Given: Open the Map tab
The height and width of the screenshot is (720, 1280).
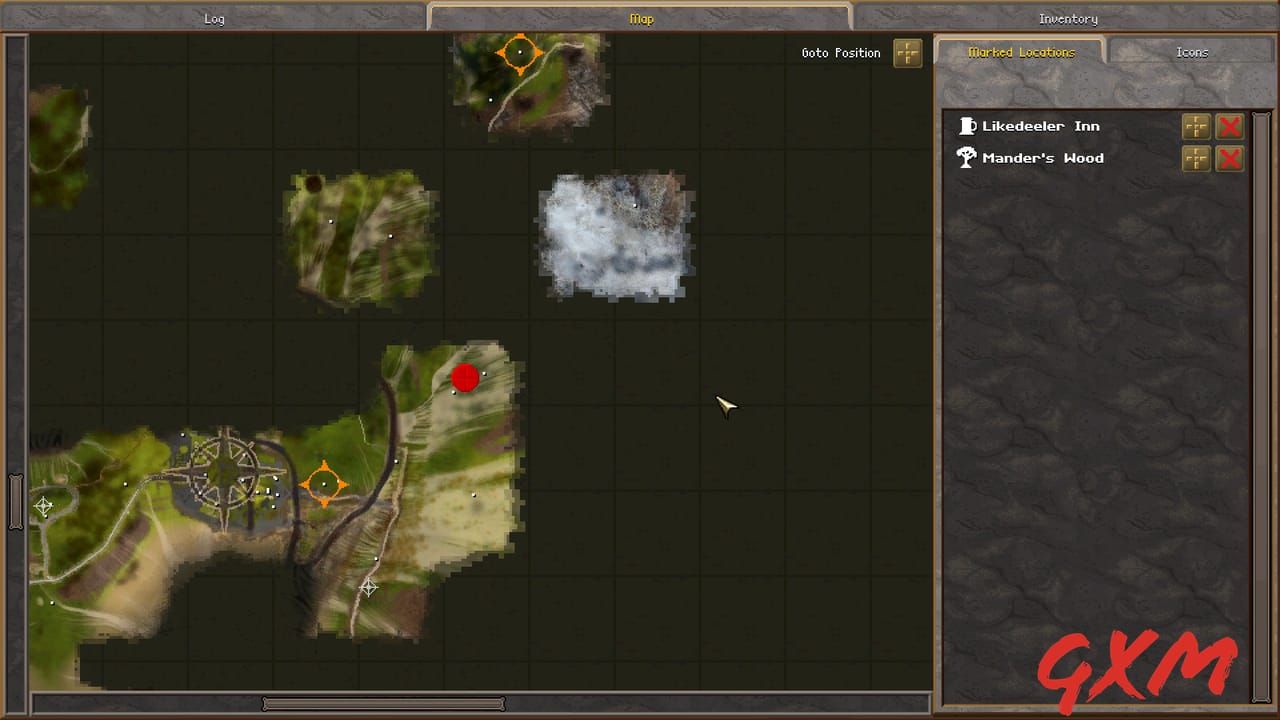Looking at the screenshot, I should point(641,18).
